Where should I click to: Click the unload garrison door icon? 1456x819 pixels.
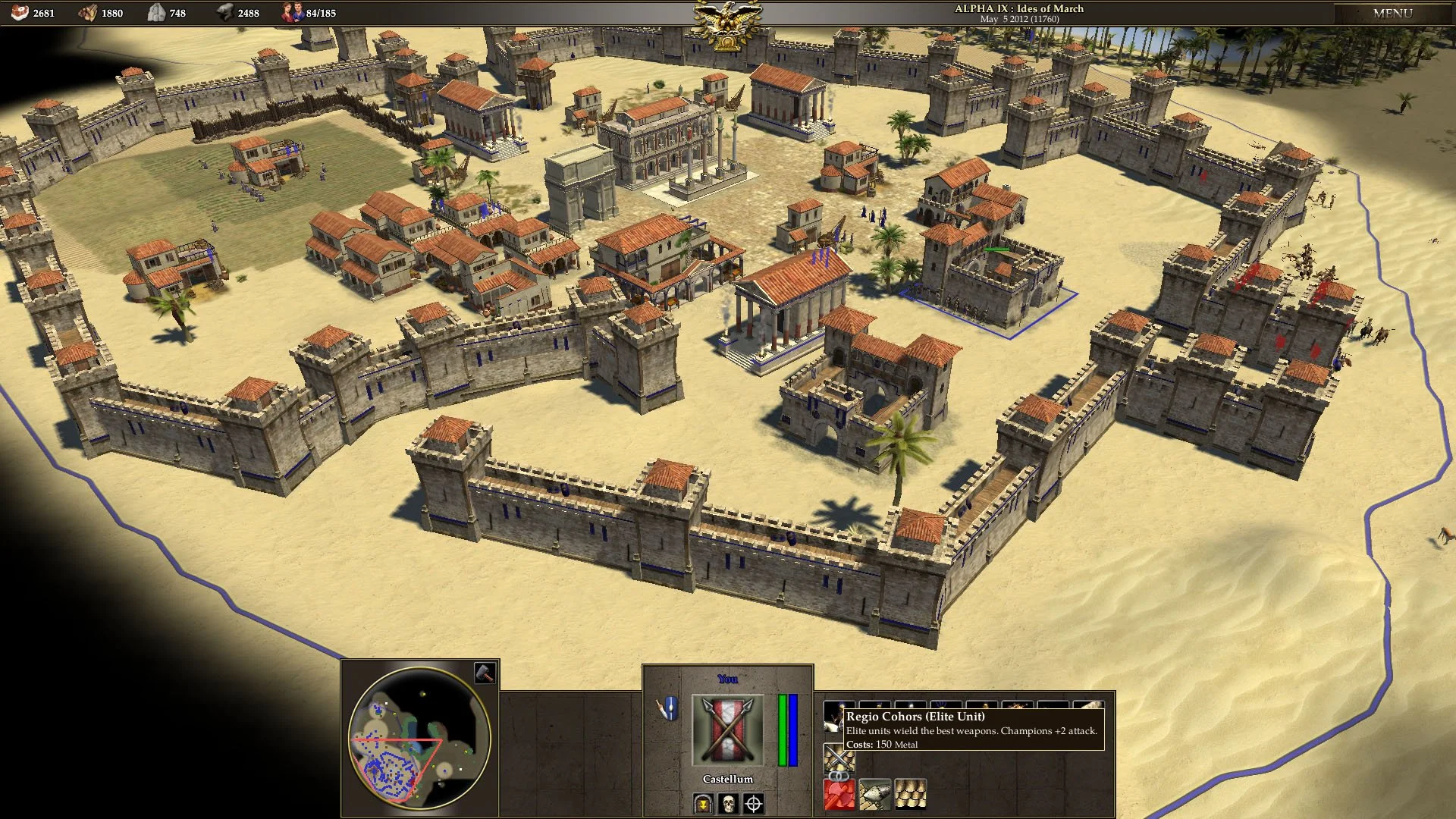coord(703,804)
